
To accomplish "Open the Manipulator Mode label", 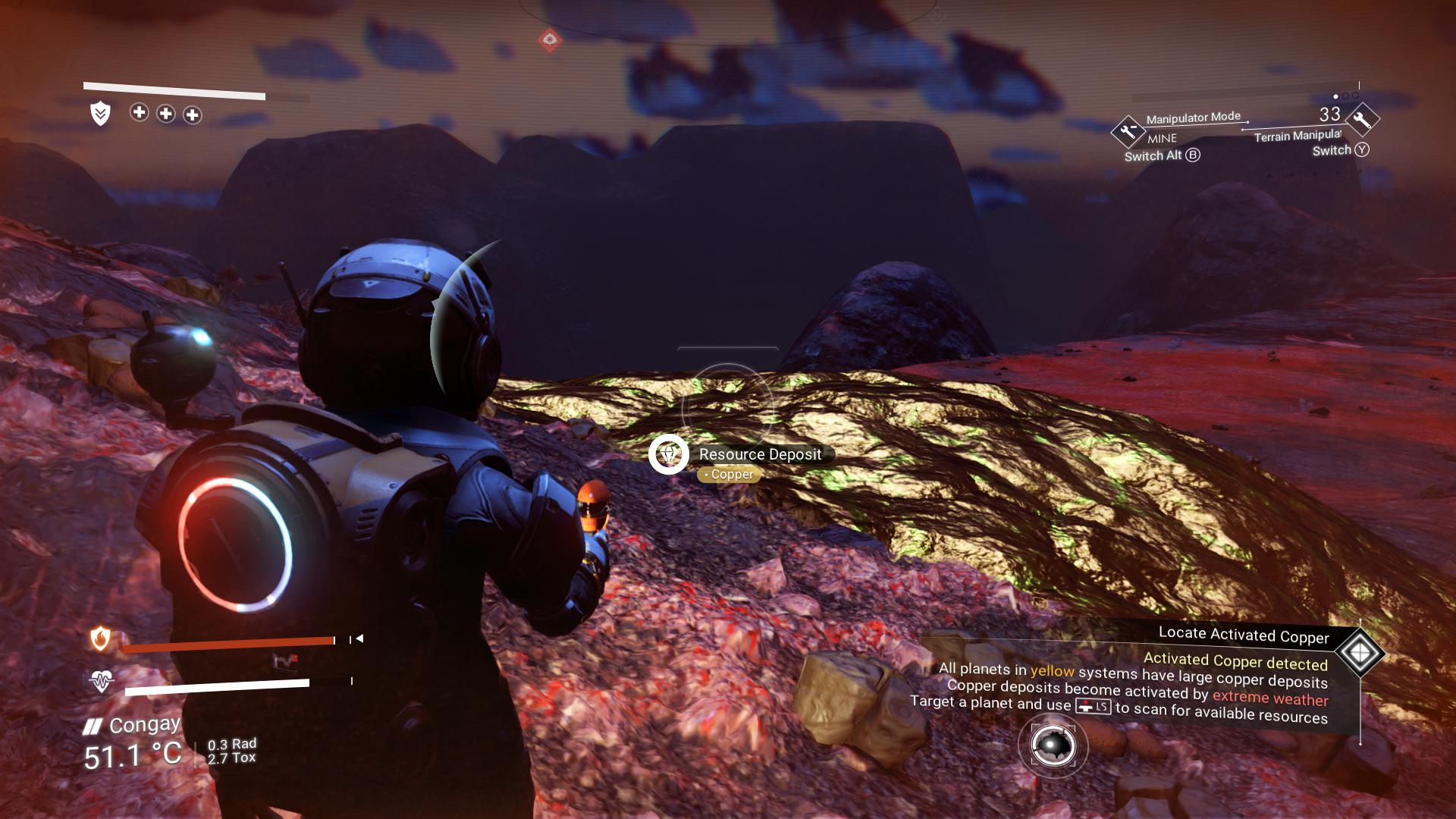I will point(1194,118).
